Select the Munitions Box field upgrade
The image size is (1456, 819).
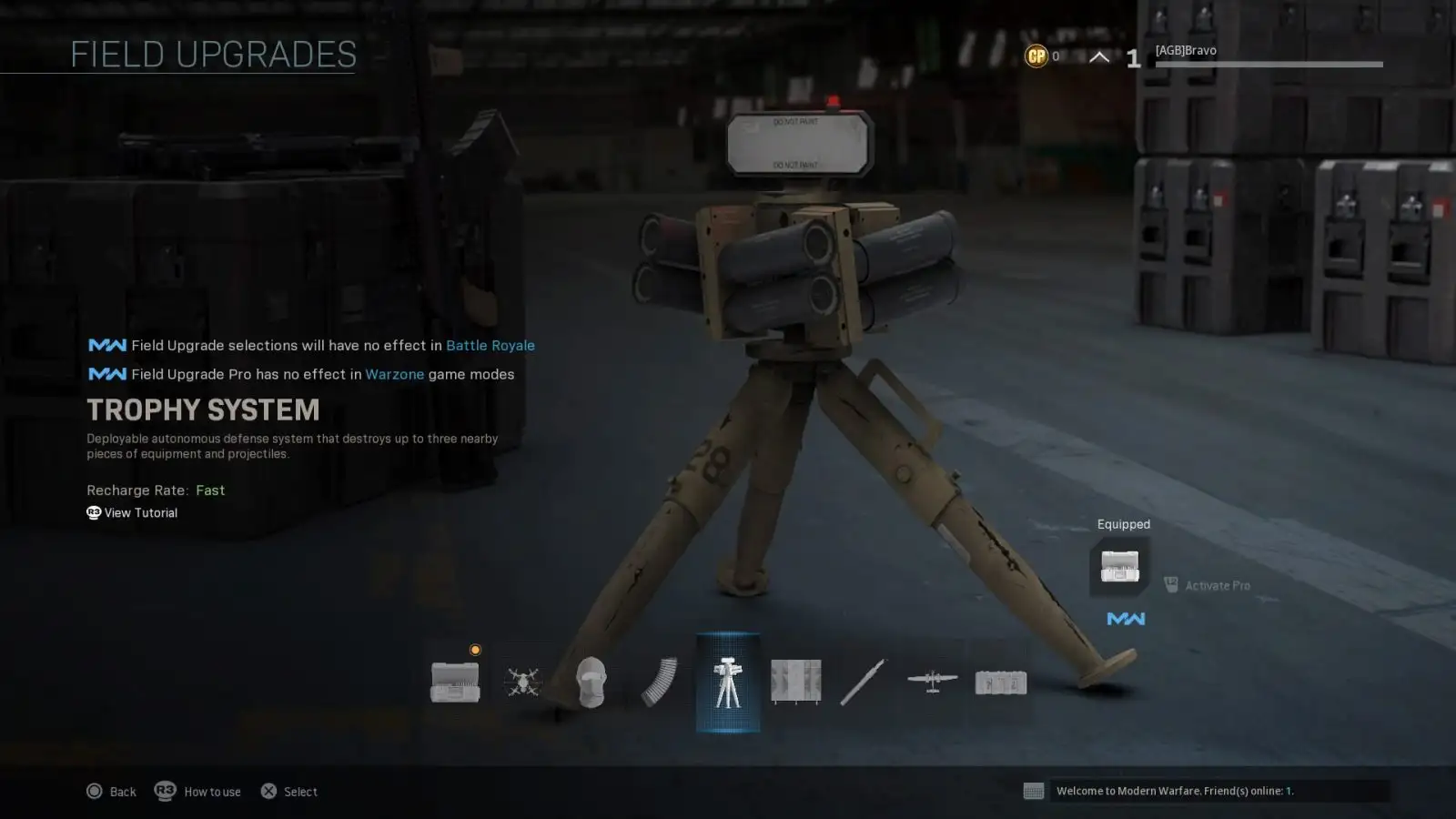point(455,681)
